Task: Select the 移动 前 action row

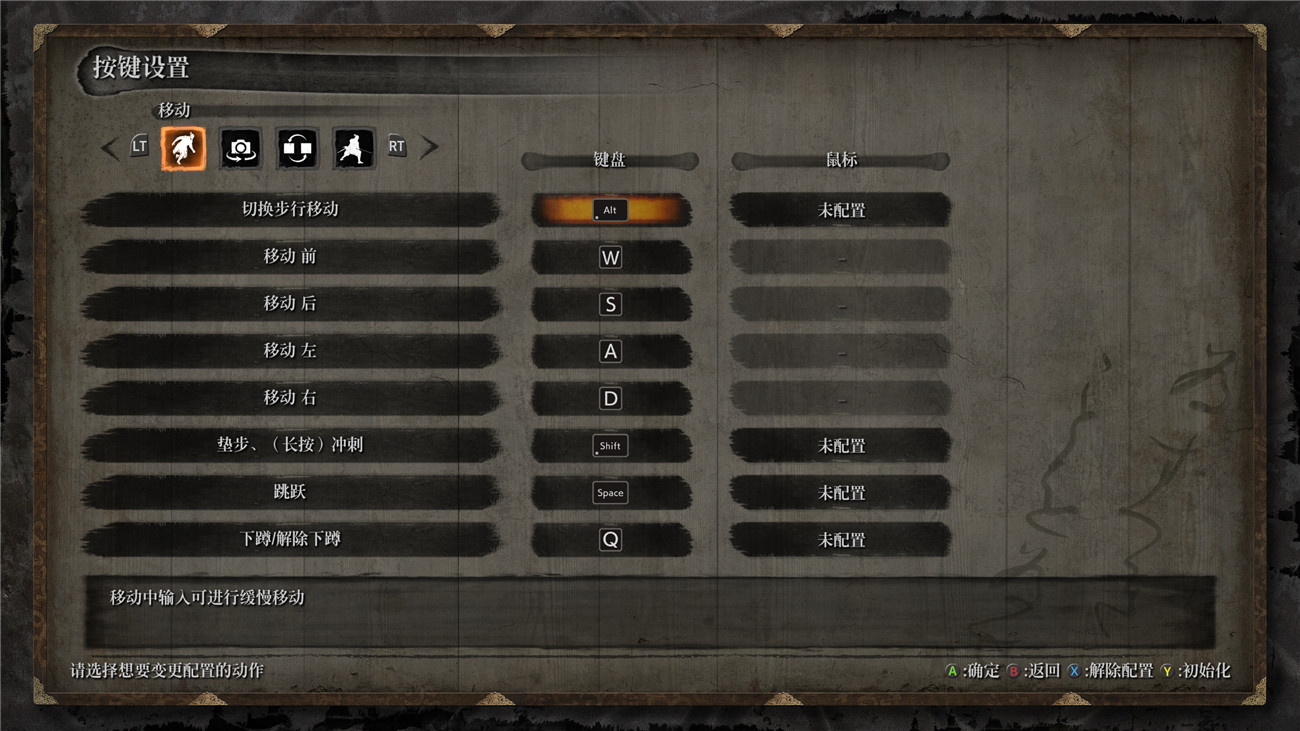Action: [290, 257]
